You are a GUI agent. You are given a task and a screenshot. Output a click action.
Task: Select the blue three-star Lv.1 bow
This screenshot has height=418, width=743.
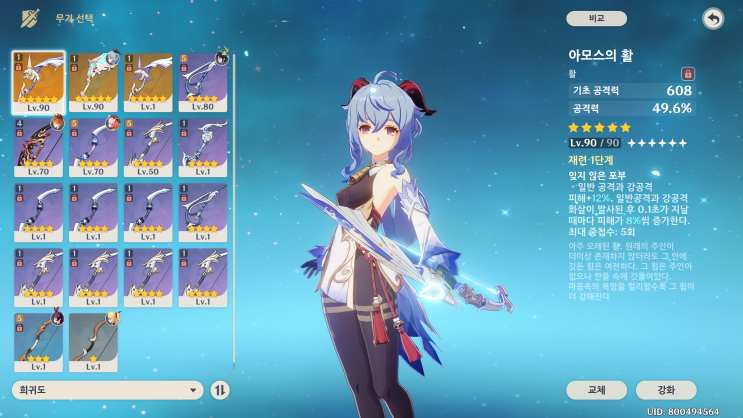(x=39, y=342)
